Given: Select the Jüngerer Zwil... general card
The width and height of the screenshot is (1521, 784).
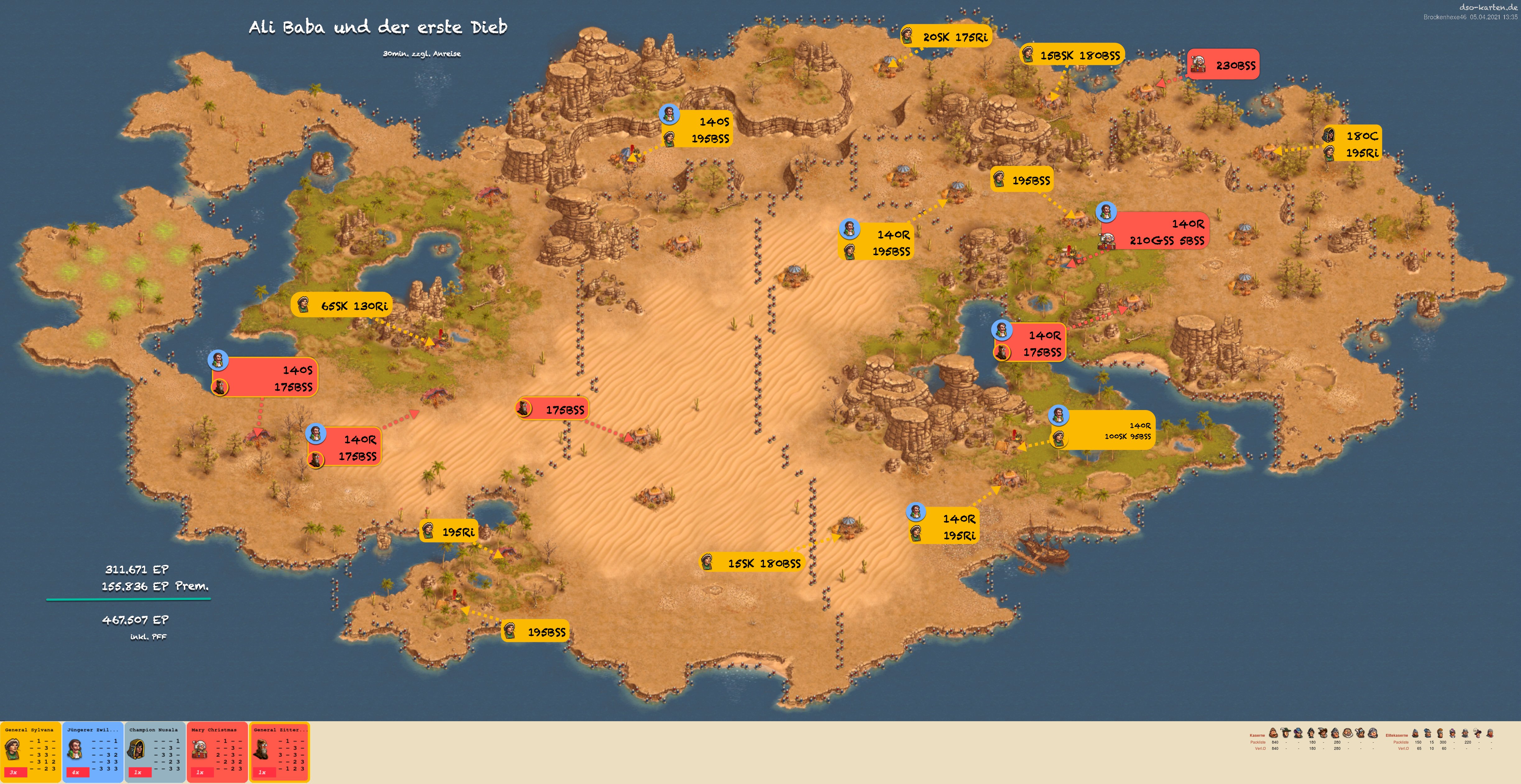Looking at the screenshot, I should coord(93,752).
